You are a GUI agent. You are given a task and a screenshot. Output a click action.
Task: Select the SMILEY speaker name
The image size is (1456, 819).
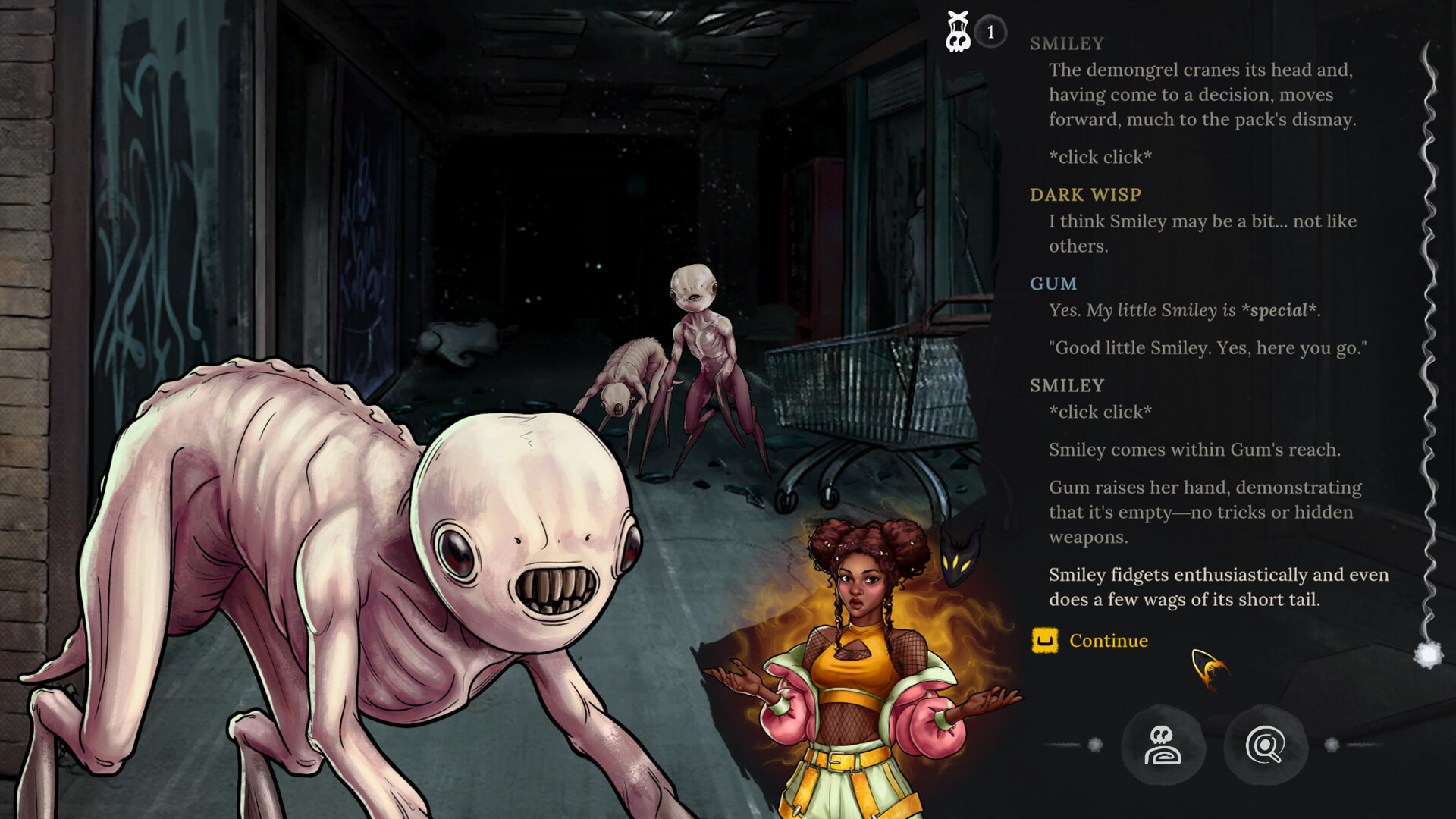(1065, 43)
